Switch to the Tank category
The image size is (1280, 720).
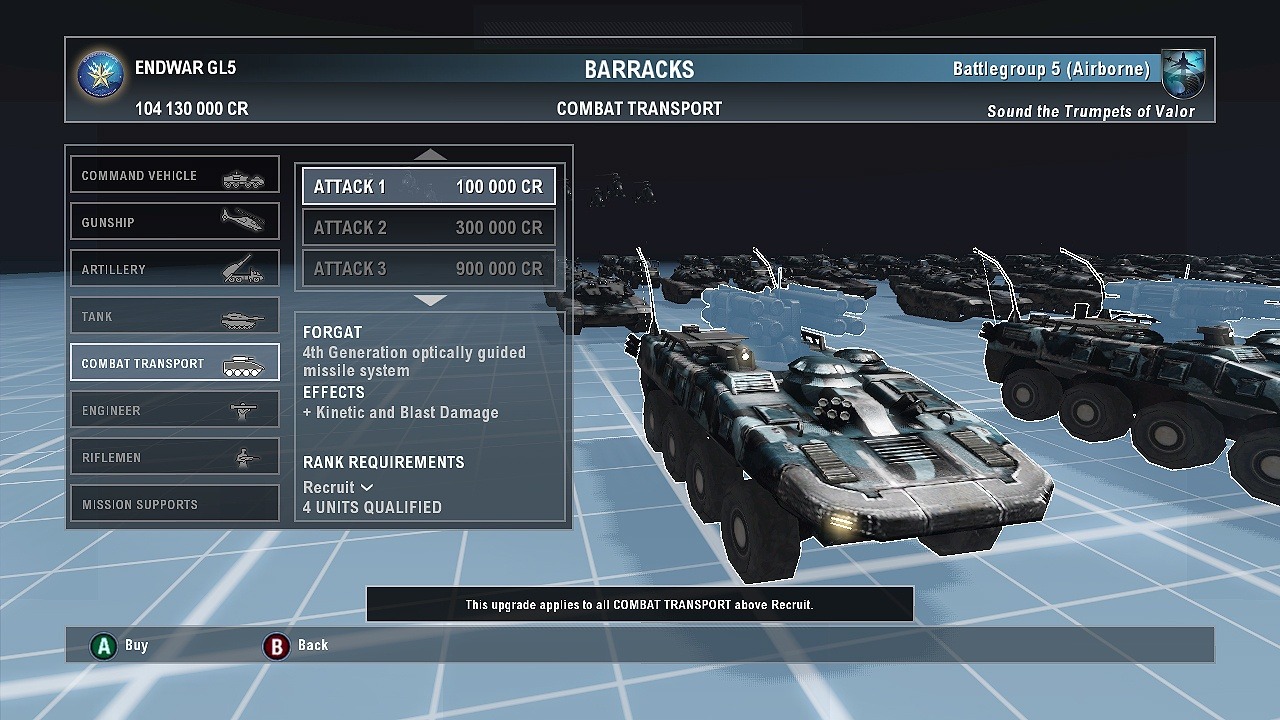(x=174, y=316)
